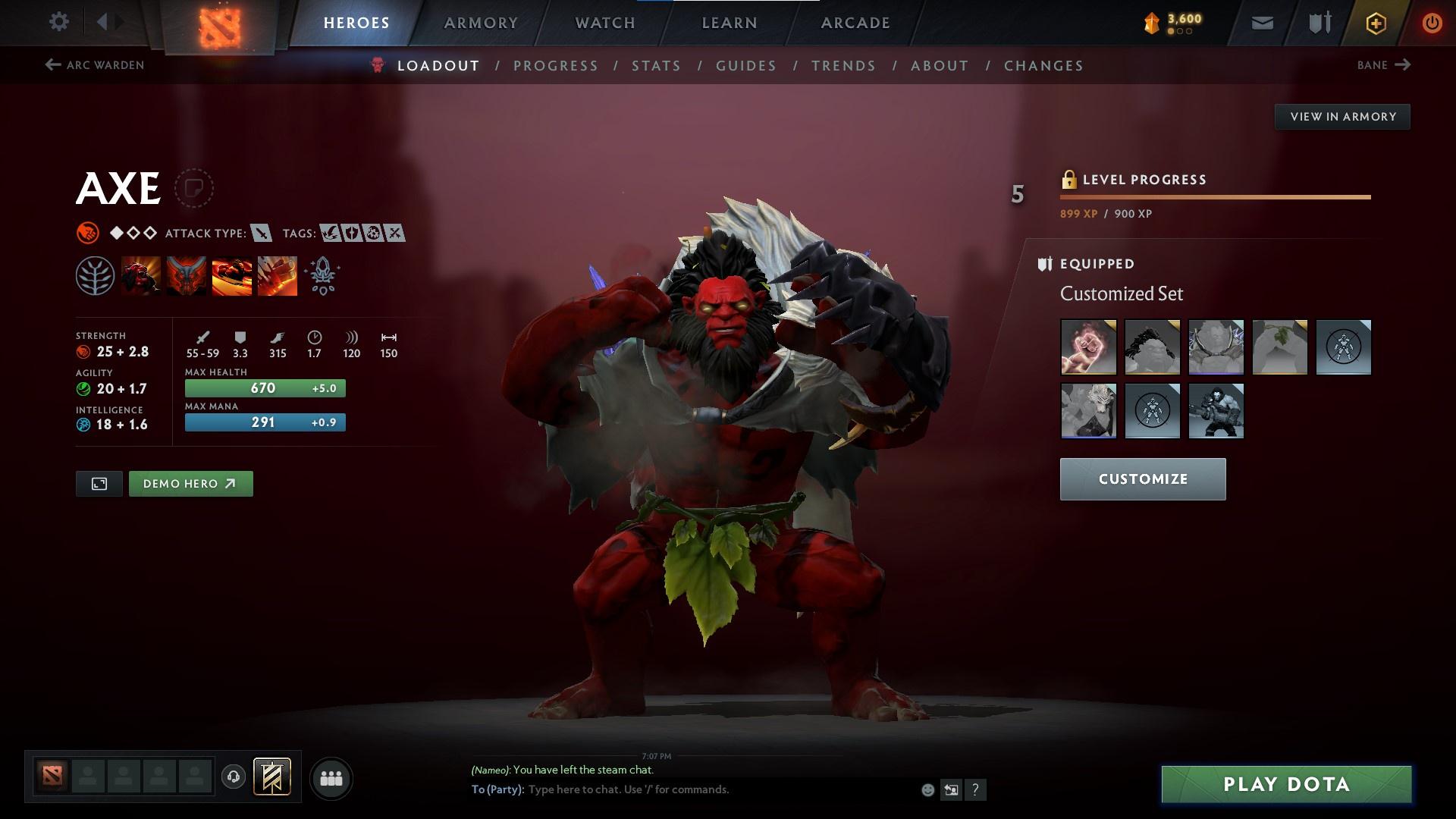Click the DEMO HERO button

click(x=190, y=483)
